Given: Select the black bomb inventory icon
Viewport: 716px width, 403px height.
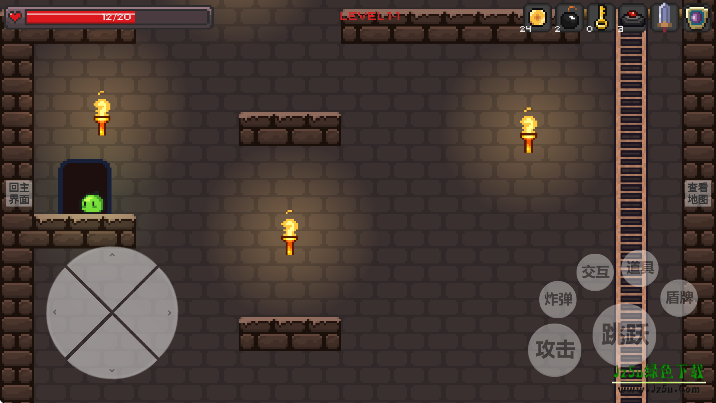Looking at the screenshot, I should pyautogui.click(x=570, y=18).
